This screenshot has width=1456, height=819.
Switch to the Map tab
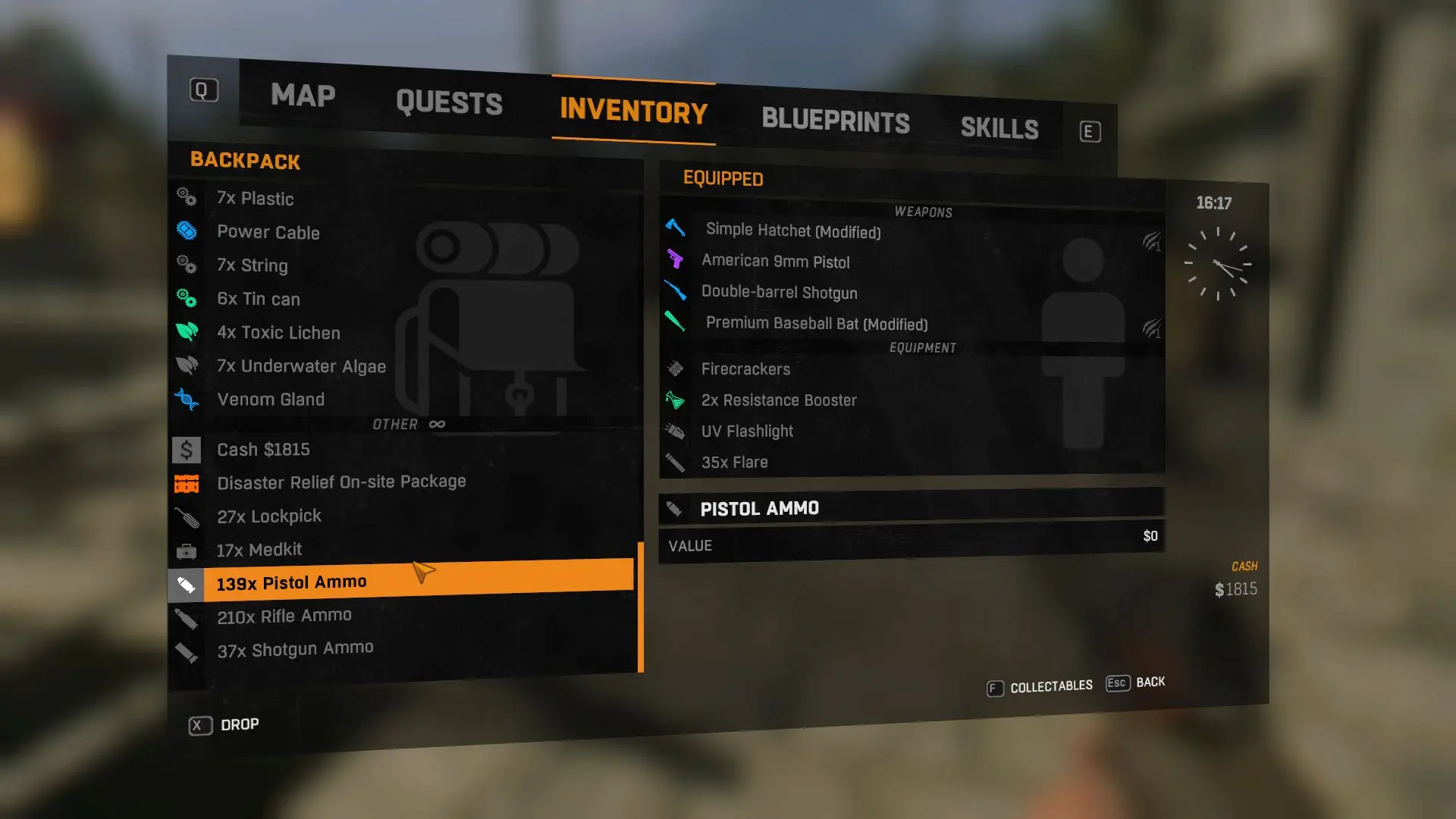[x=303, y=96]
